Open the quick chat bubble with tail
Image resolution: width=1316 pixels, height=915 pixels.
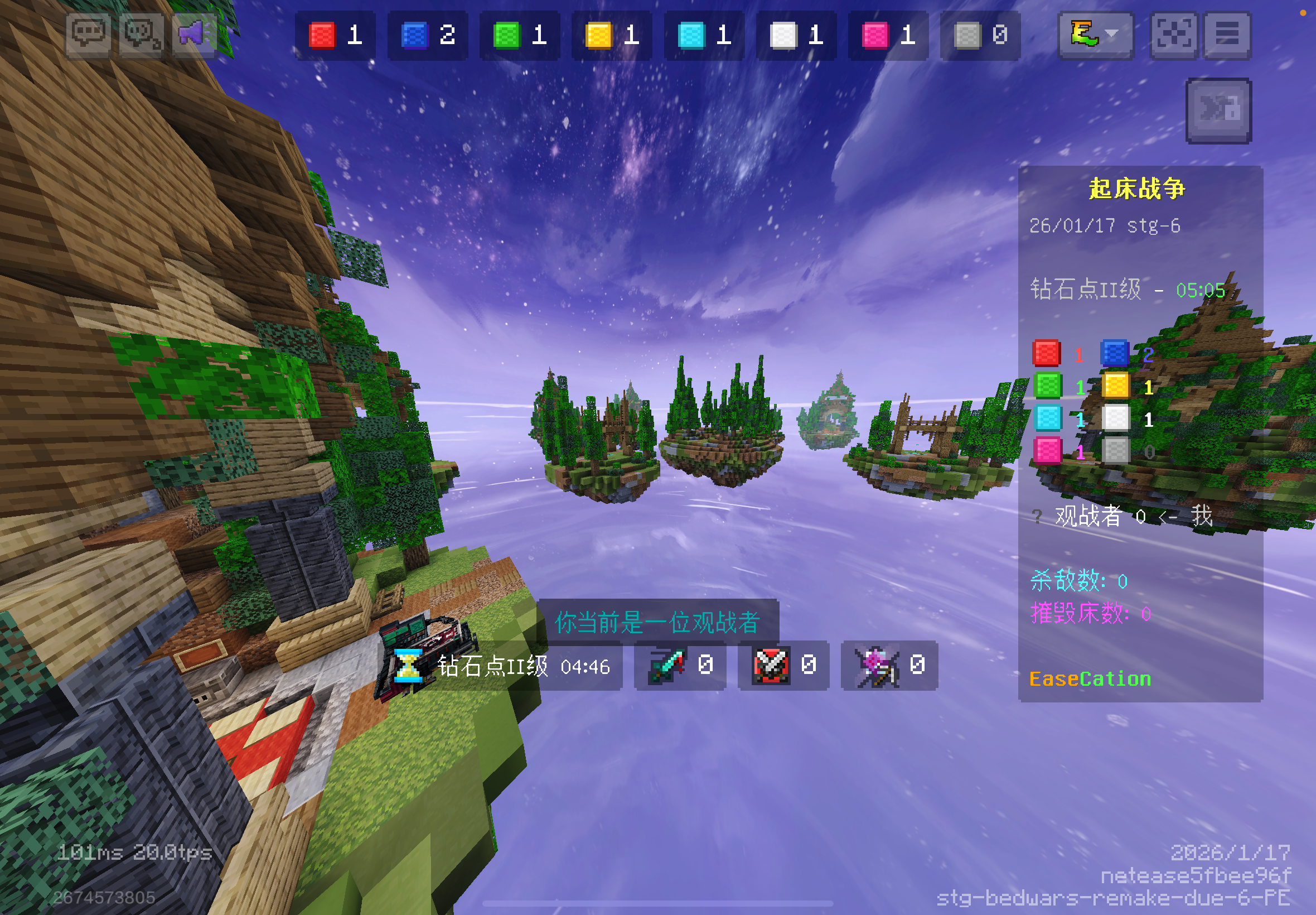point(141,35)
